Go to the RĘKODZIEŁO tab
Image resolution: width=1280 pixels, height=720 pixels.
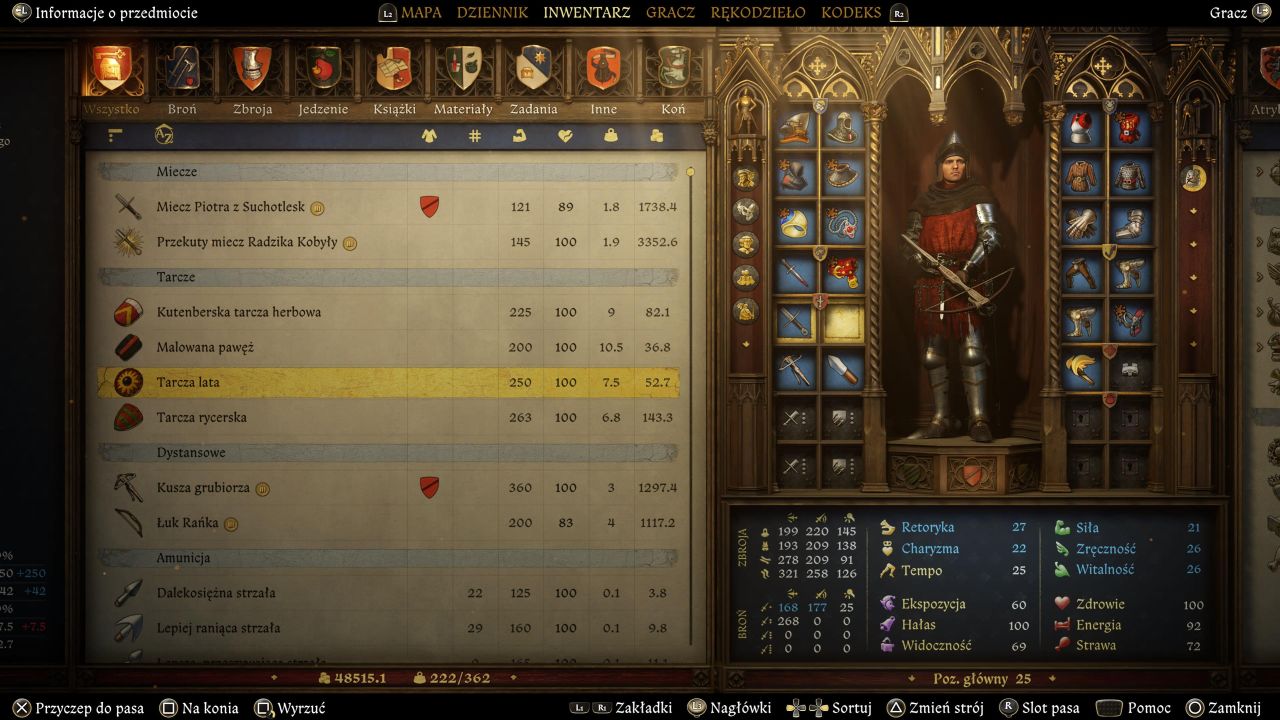coord(758,13)
